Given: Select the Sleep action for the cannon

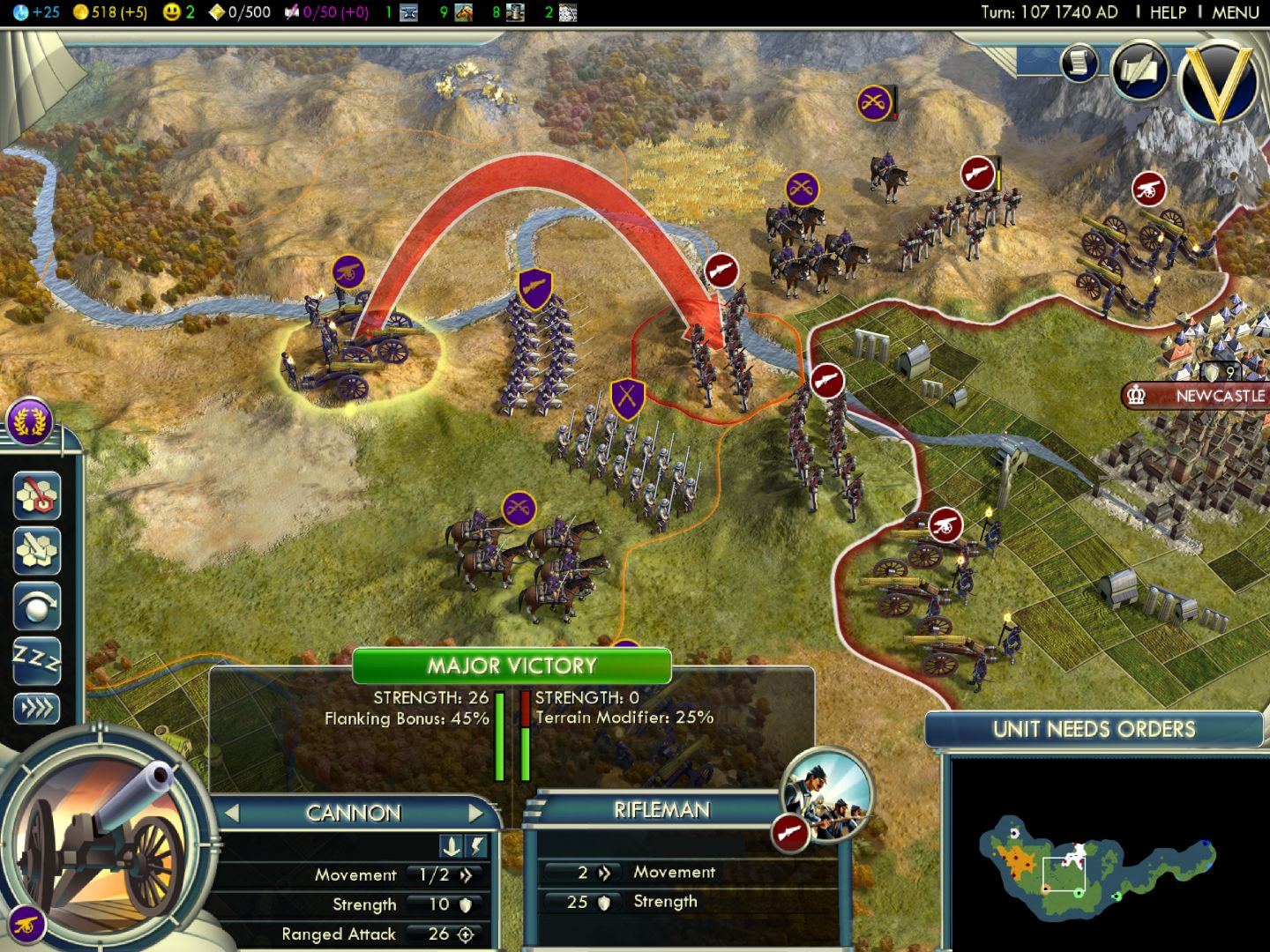Looking at the screenshot, I should (35, 661).
